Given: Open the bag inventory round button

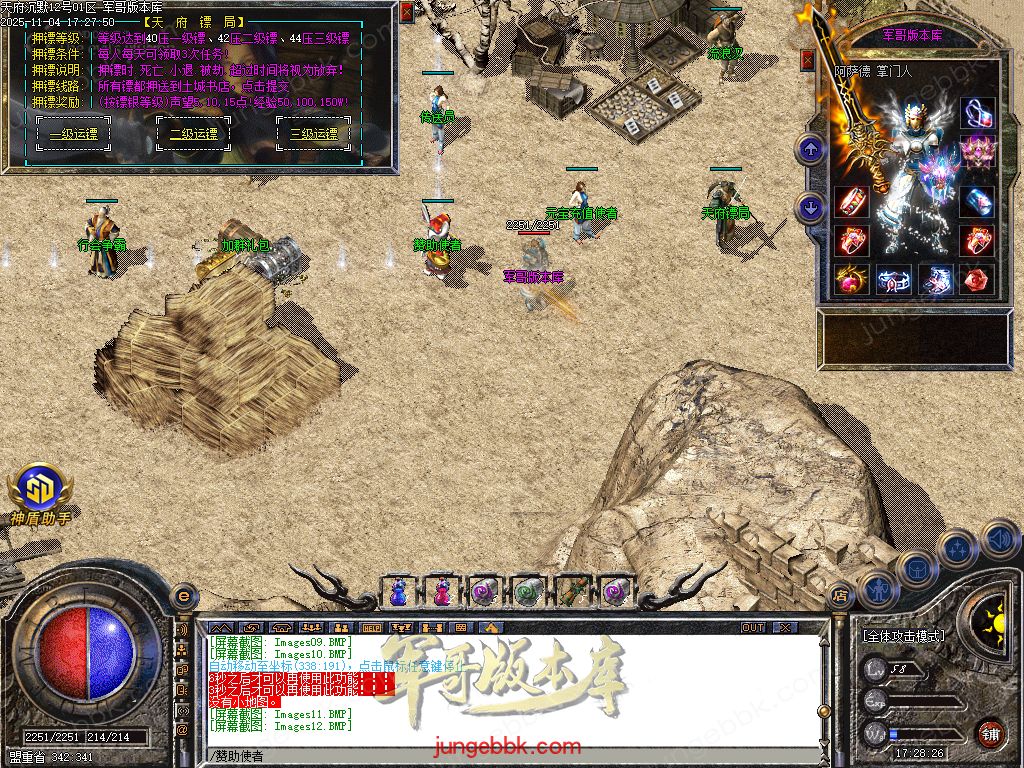Looking at the screenshot, I should [916, 567].
